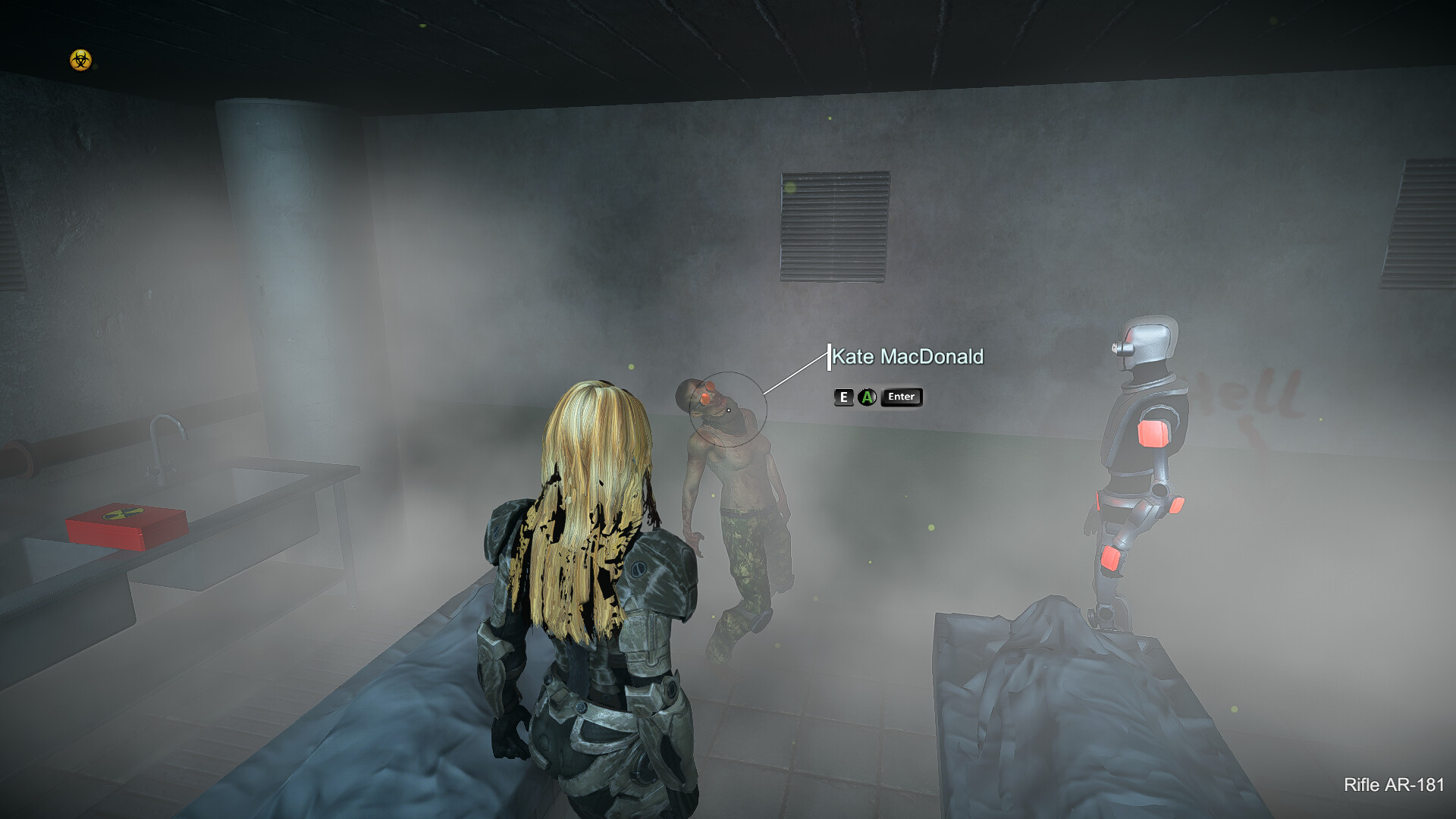Click the green gamepad A button icon
The width and height of the screenshot is (1456, 819).
865,397
